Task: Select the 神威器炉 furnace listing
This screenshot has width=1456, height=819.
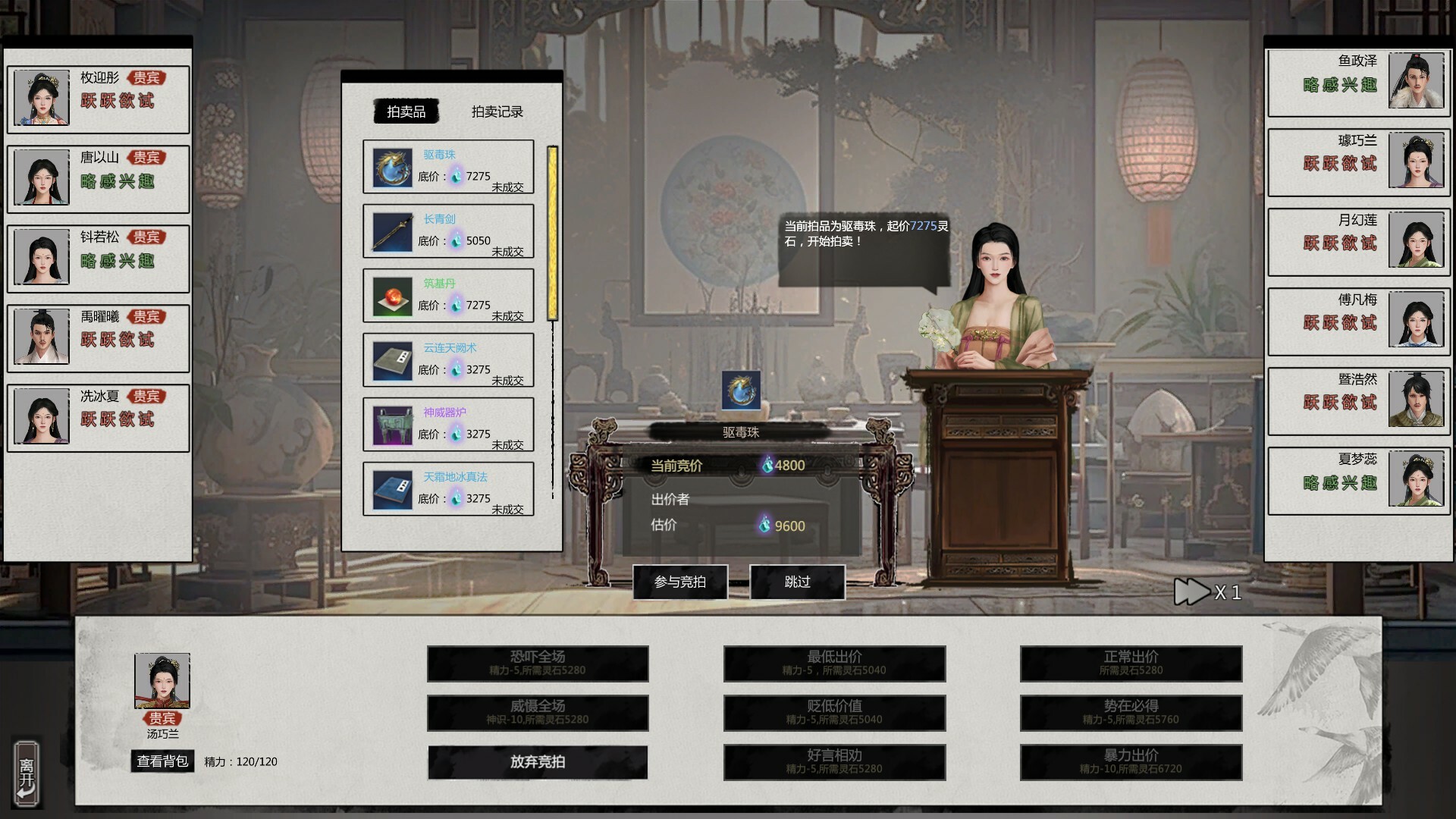Action: pos(448,425)
